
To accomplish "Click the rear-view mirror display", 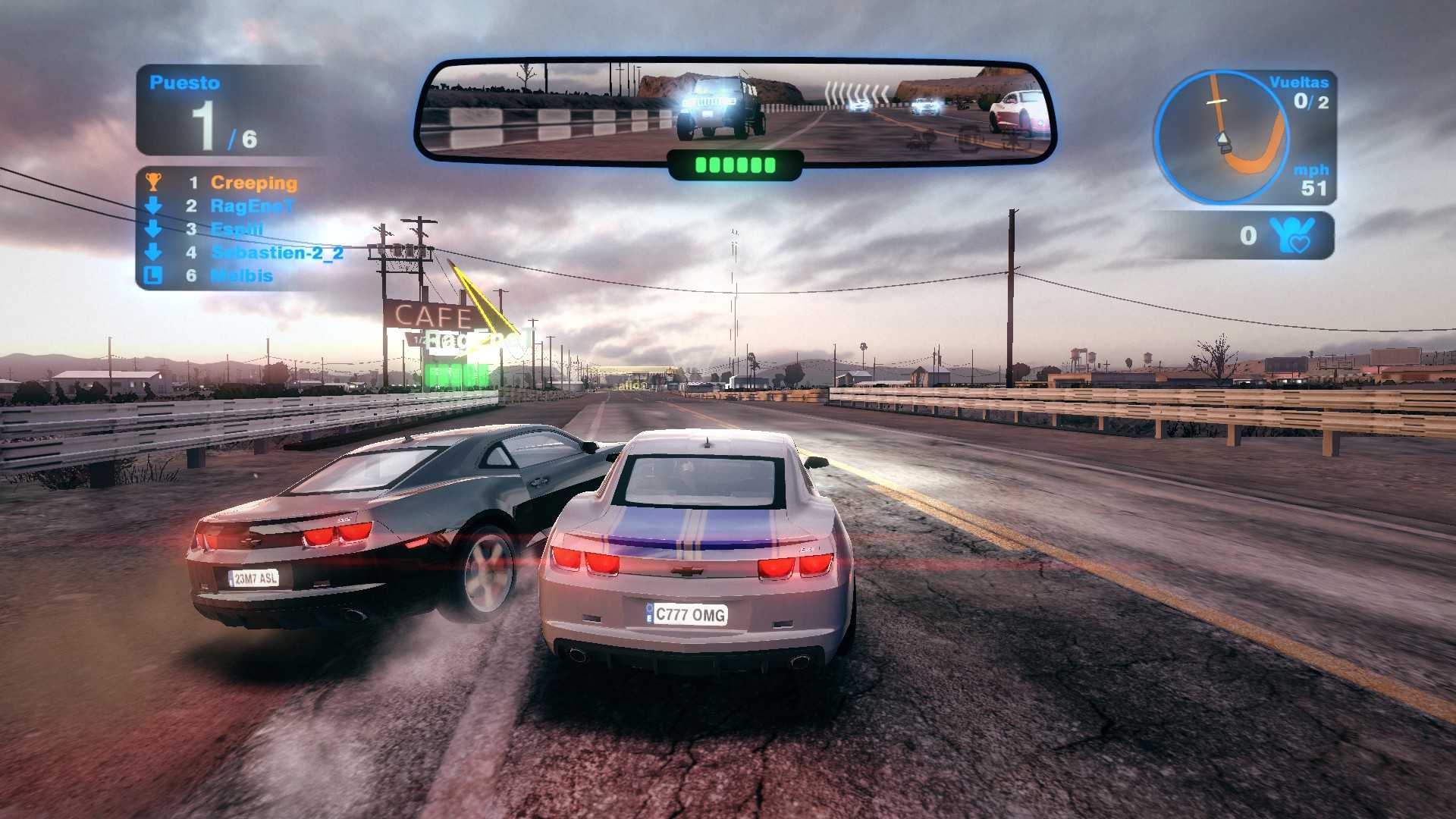I will [735, 111].
